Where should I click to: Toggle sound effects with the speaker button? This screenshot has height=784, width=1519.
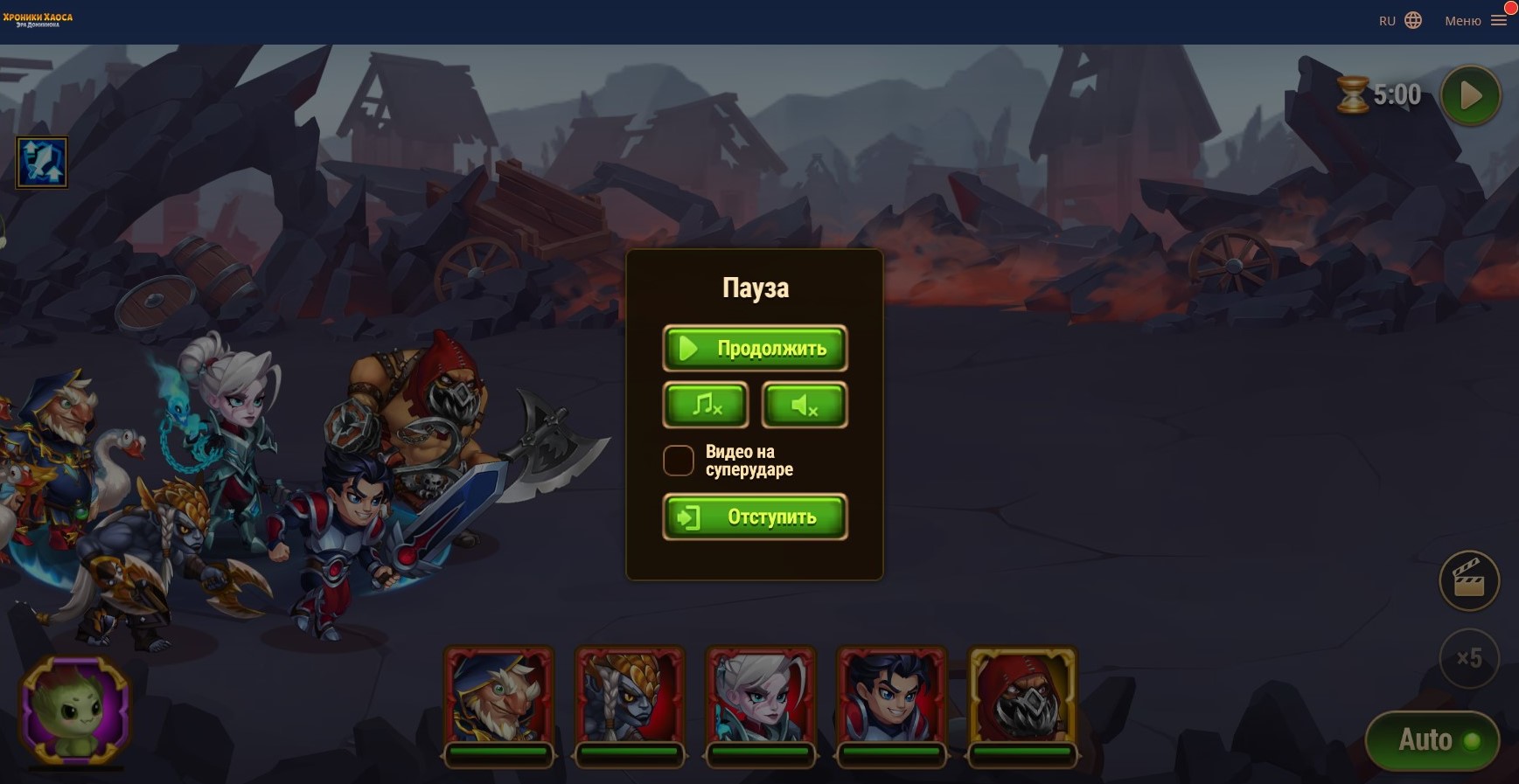pos(805,405)
